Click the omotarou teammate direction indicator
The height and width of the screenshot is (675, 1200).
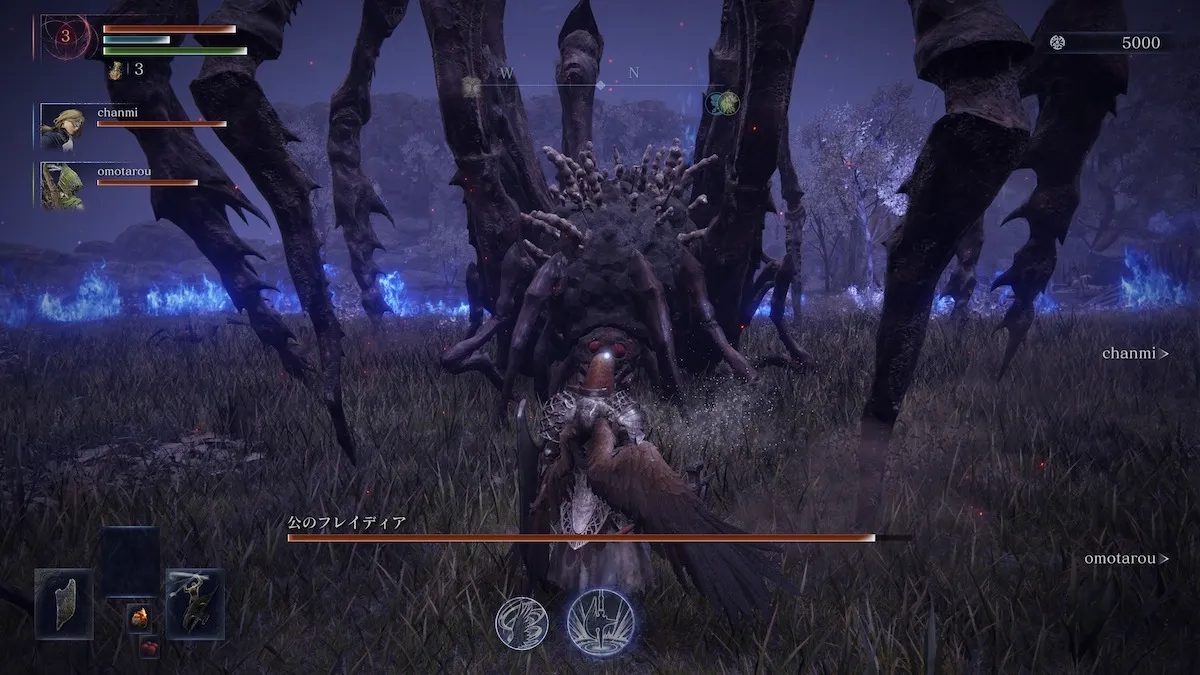pyautogui.click(x=1126, y=558)
